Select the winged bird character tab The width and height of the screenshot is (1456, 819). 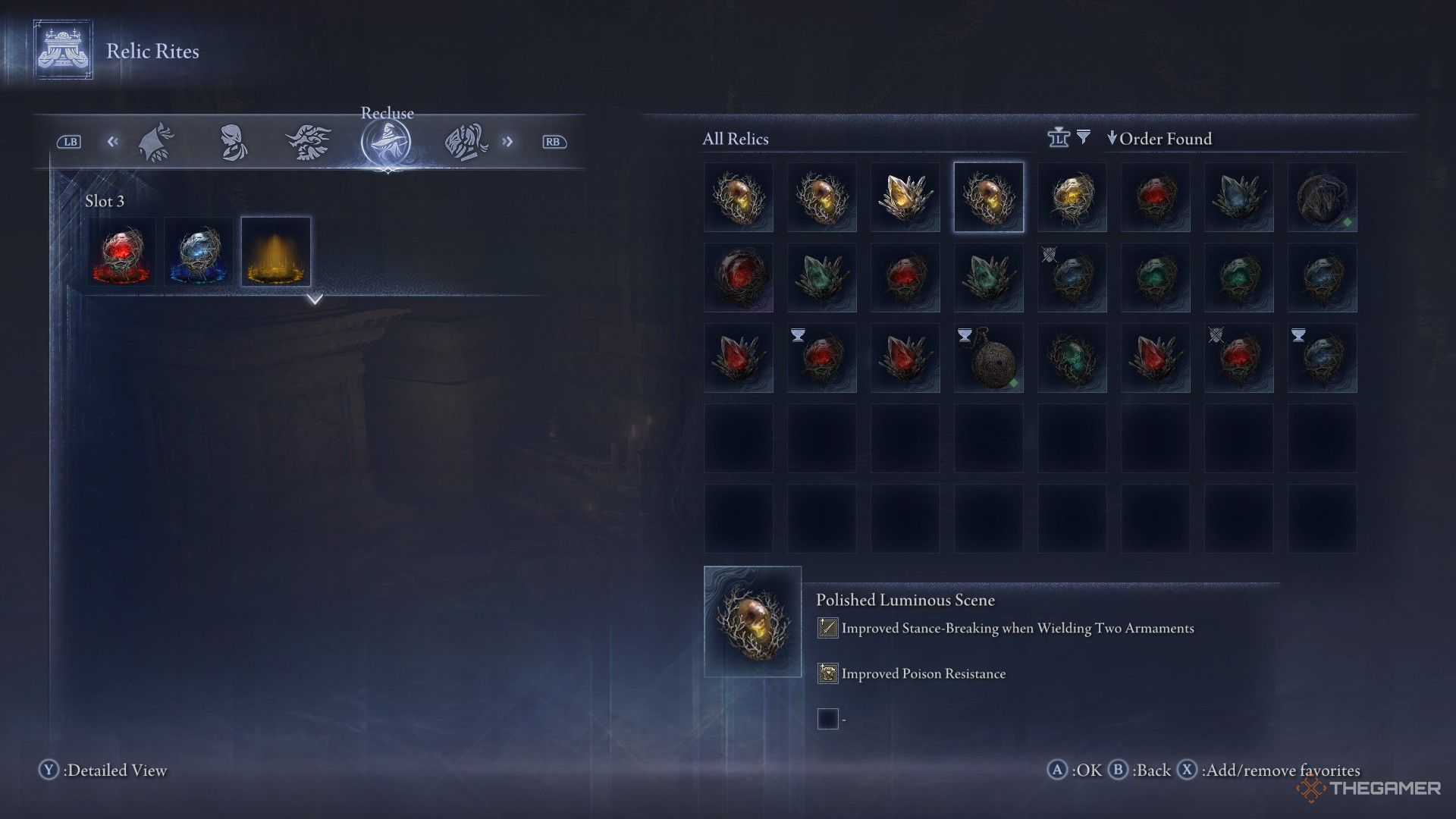(x=308, y=142)
